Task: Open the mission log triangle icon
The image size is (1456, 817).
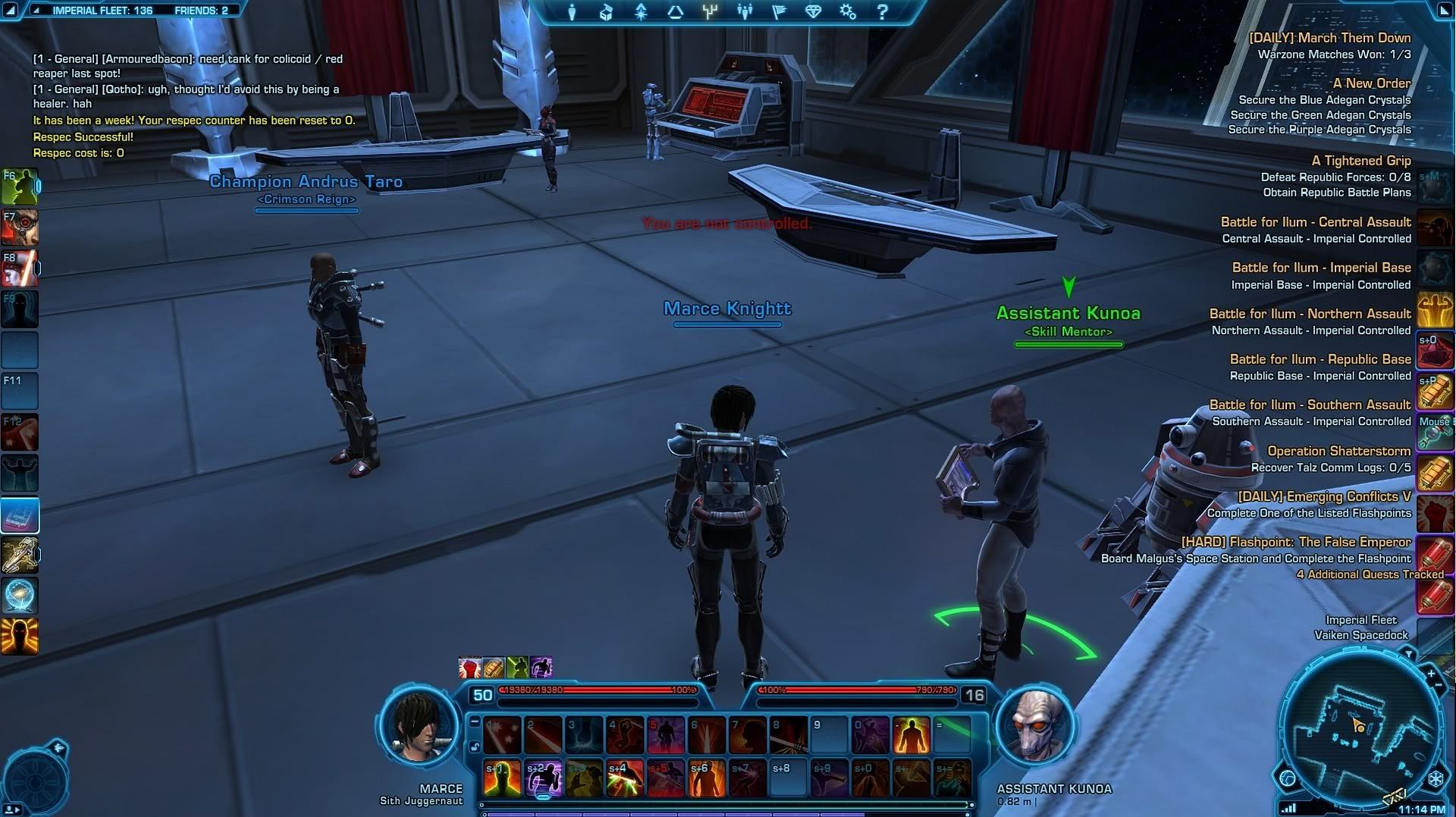Action: click(675, 12)
